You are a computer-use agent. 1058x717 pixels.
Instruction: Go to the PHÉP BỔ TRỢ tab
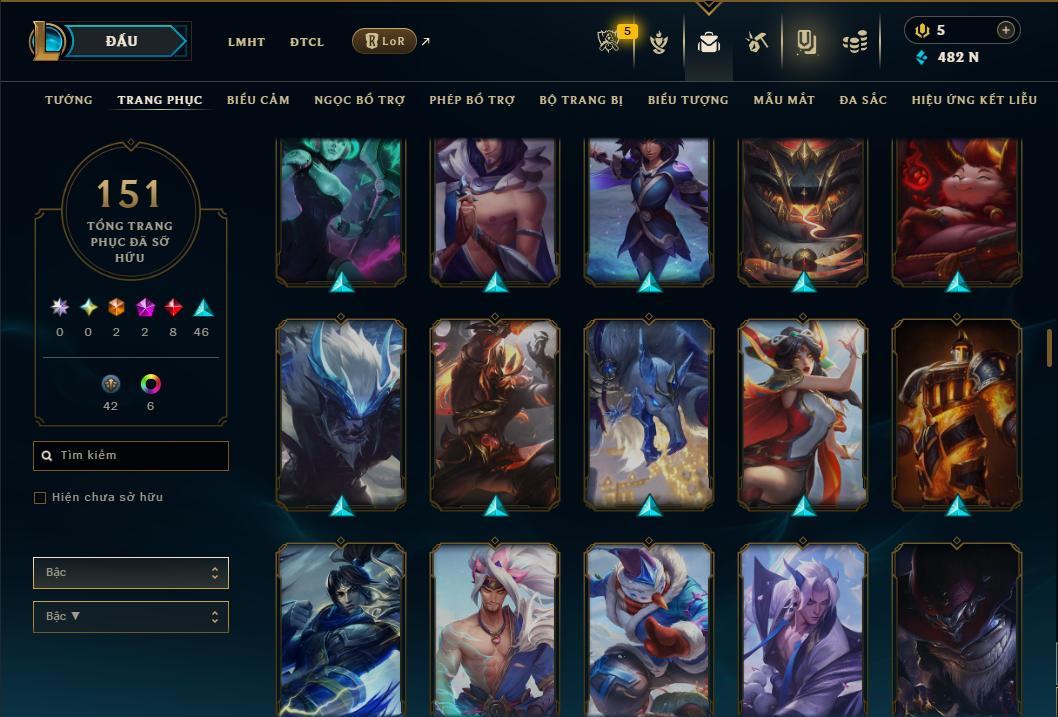coord(472,100)
